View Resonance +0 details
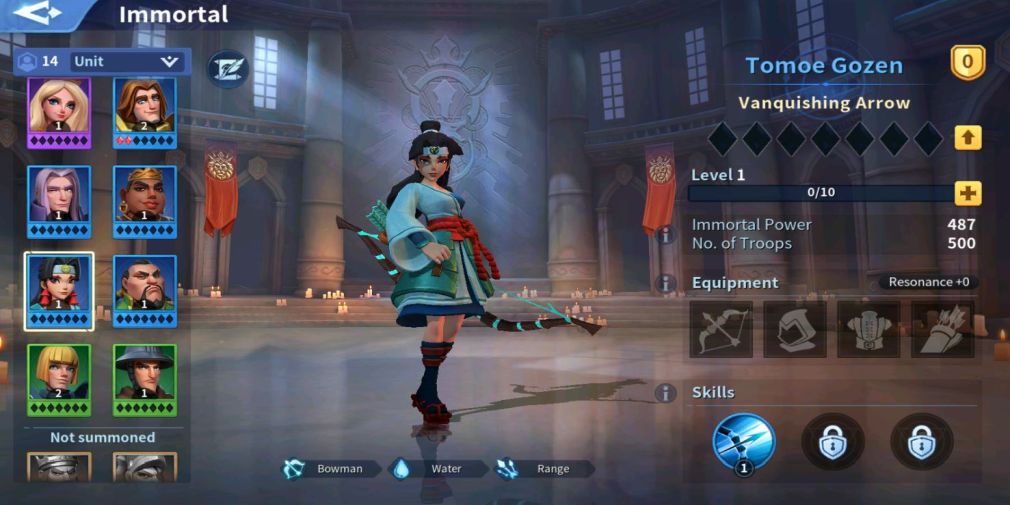This screenshot has width=1010, height=505. (928, 282)
